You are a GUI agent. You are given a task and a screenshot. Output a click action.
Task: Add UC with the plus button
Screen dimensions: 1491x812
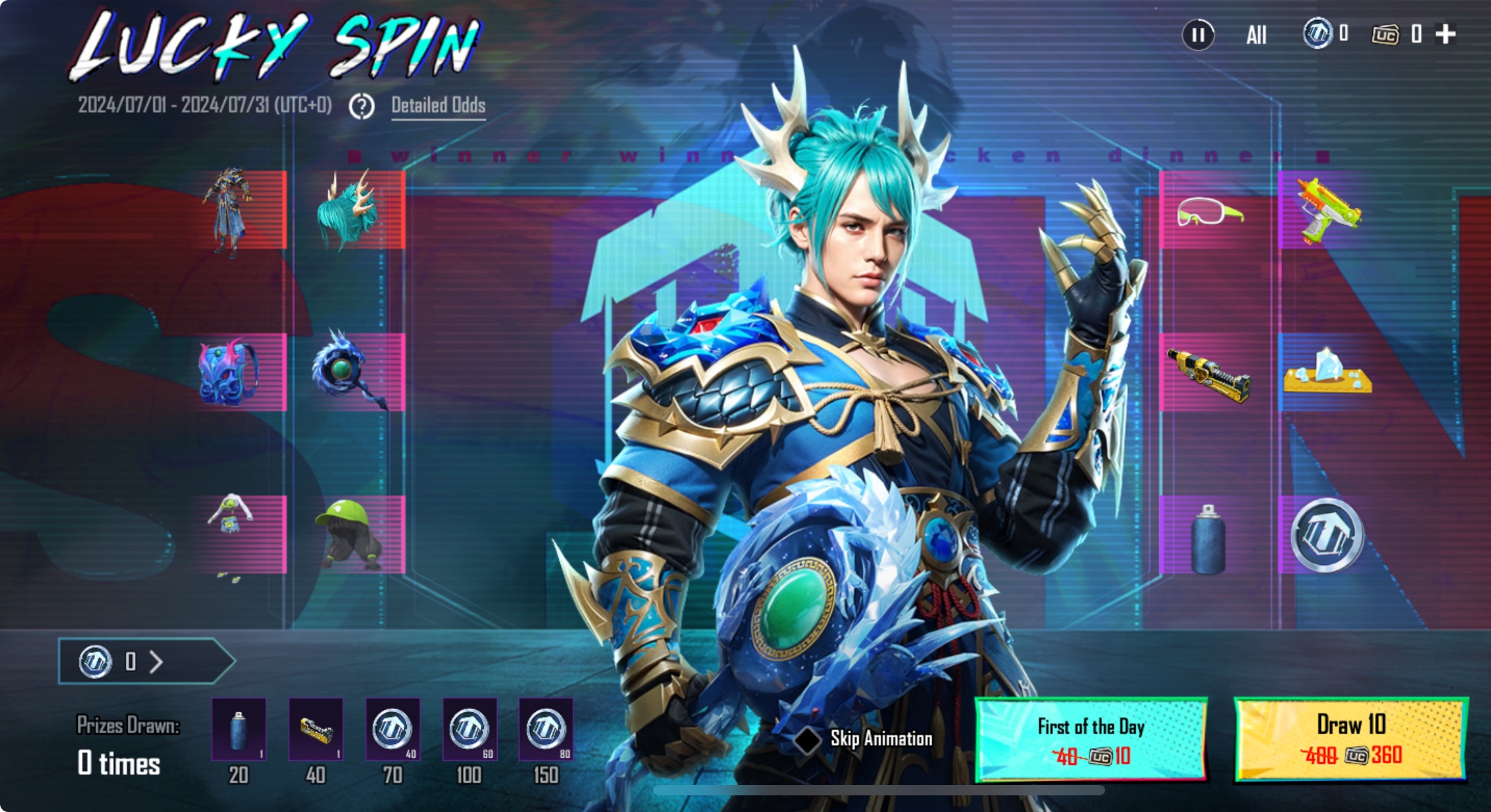coord(1445,34)
